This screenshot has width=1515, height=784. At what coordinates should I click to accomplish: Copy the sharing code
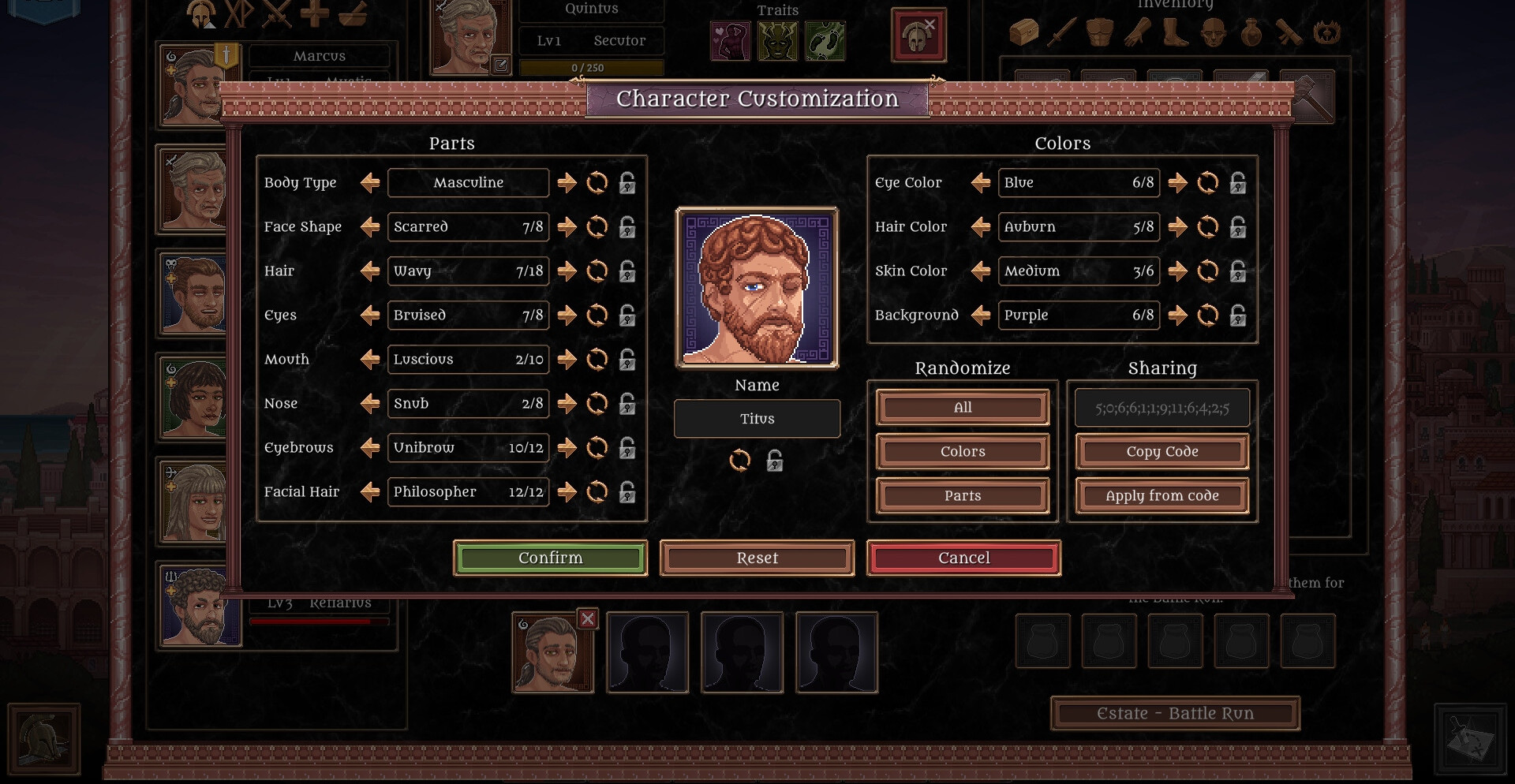tap(1161, 452)
